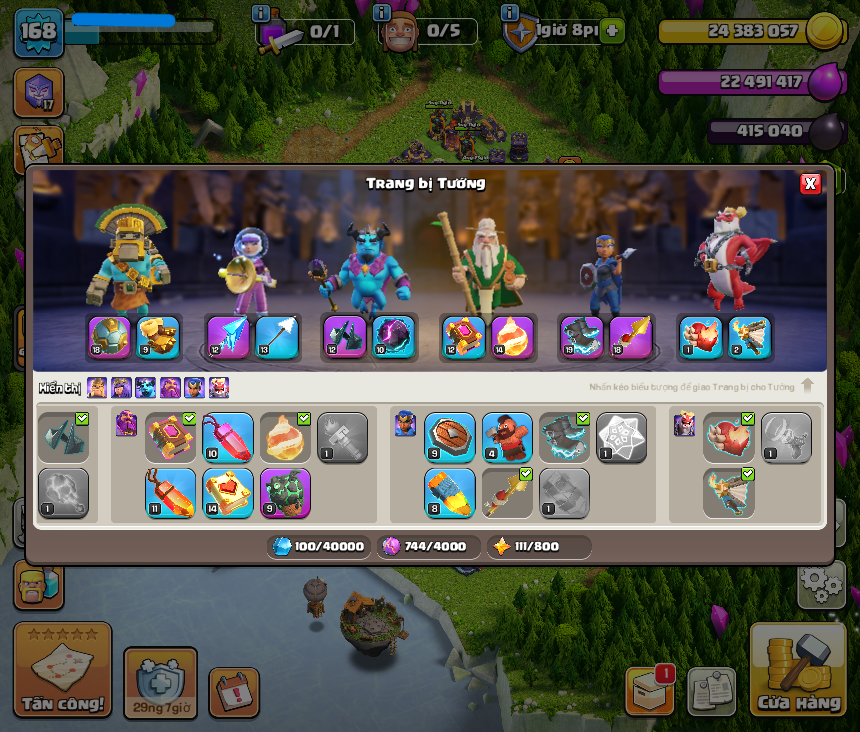The width and height of the screenshot is (860, 732).
Task: Select the locked grey dice equipment
Action: pyautogui.click(x=621, y=438)
